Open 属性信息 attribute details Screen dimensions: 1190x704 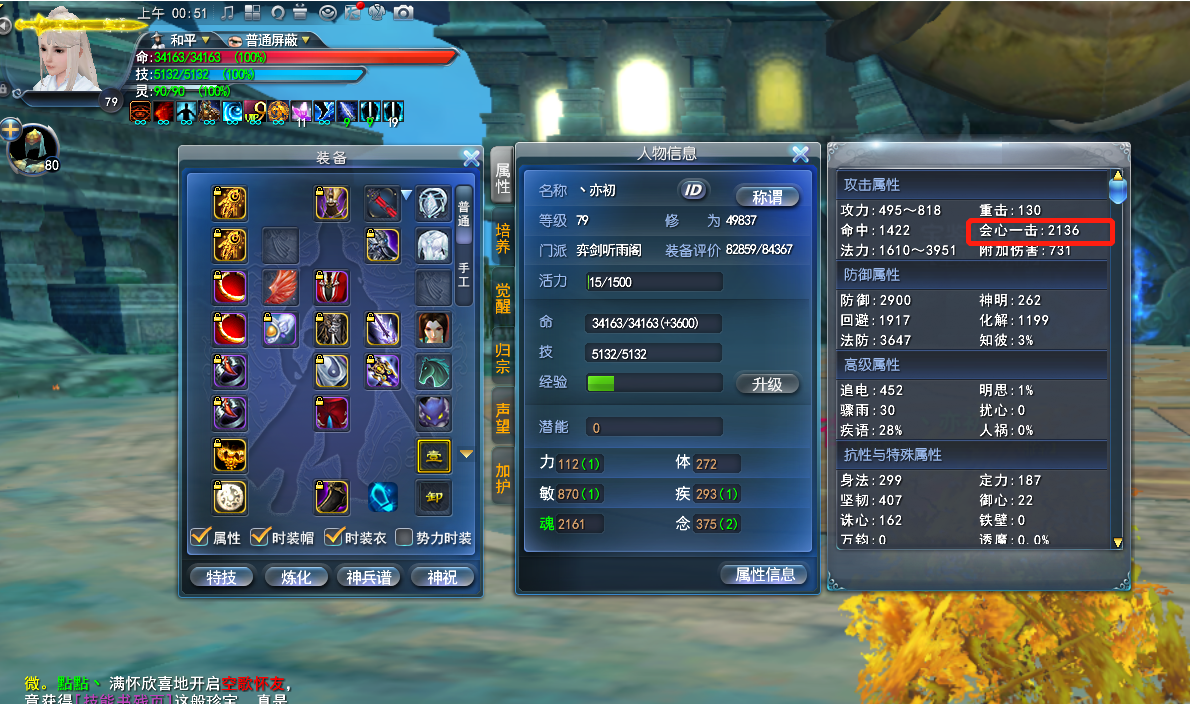pos(764,574)
